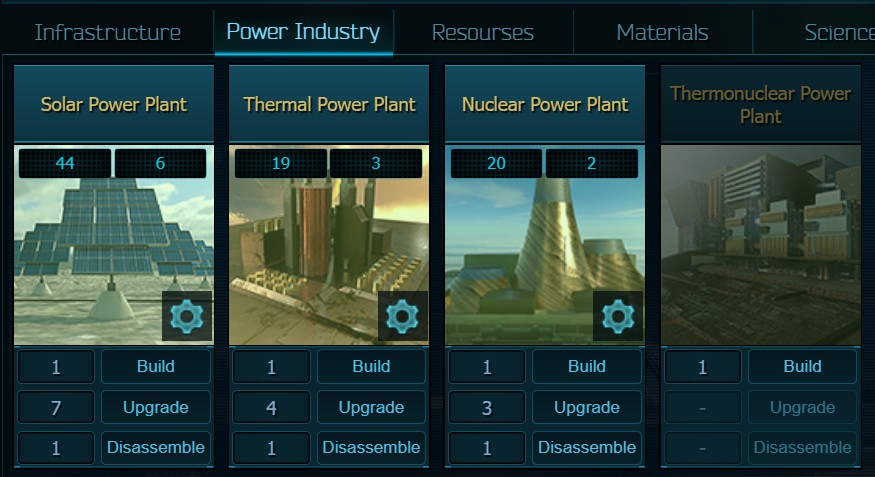Open Solar Power Plant gear settings
The height and width of the screenshot is (477, 875).
pyautogui.click(x=187, y=316)
